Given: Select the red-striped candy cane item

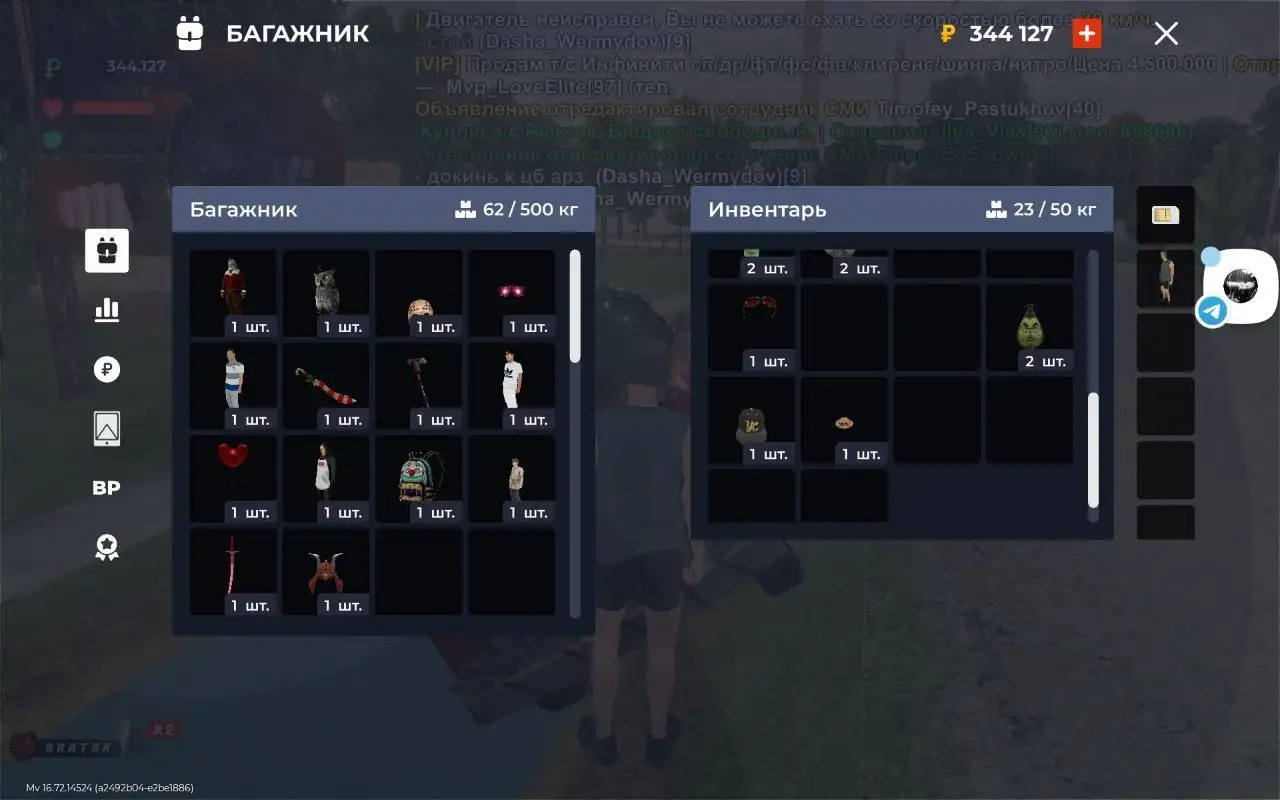Looking at the screenshot, I should [x=326, y=385].
